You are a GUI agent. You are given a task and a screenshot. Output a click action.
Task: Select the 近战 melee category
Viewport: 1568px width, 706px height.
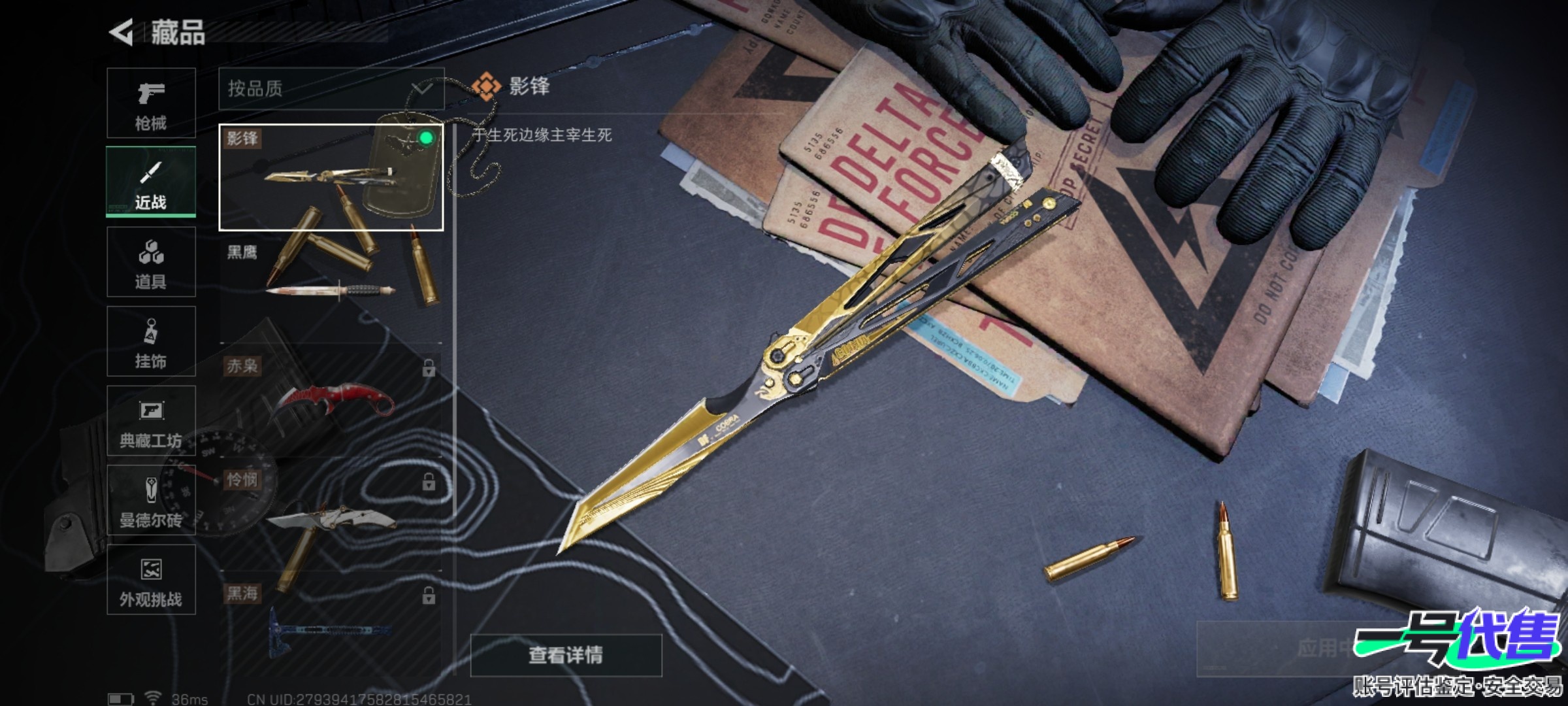click(151, 182)
